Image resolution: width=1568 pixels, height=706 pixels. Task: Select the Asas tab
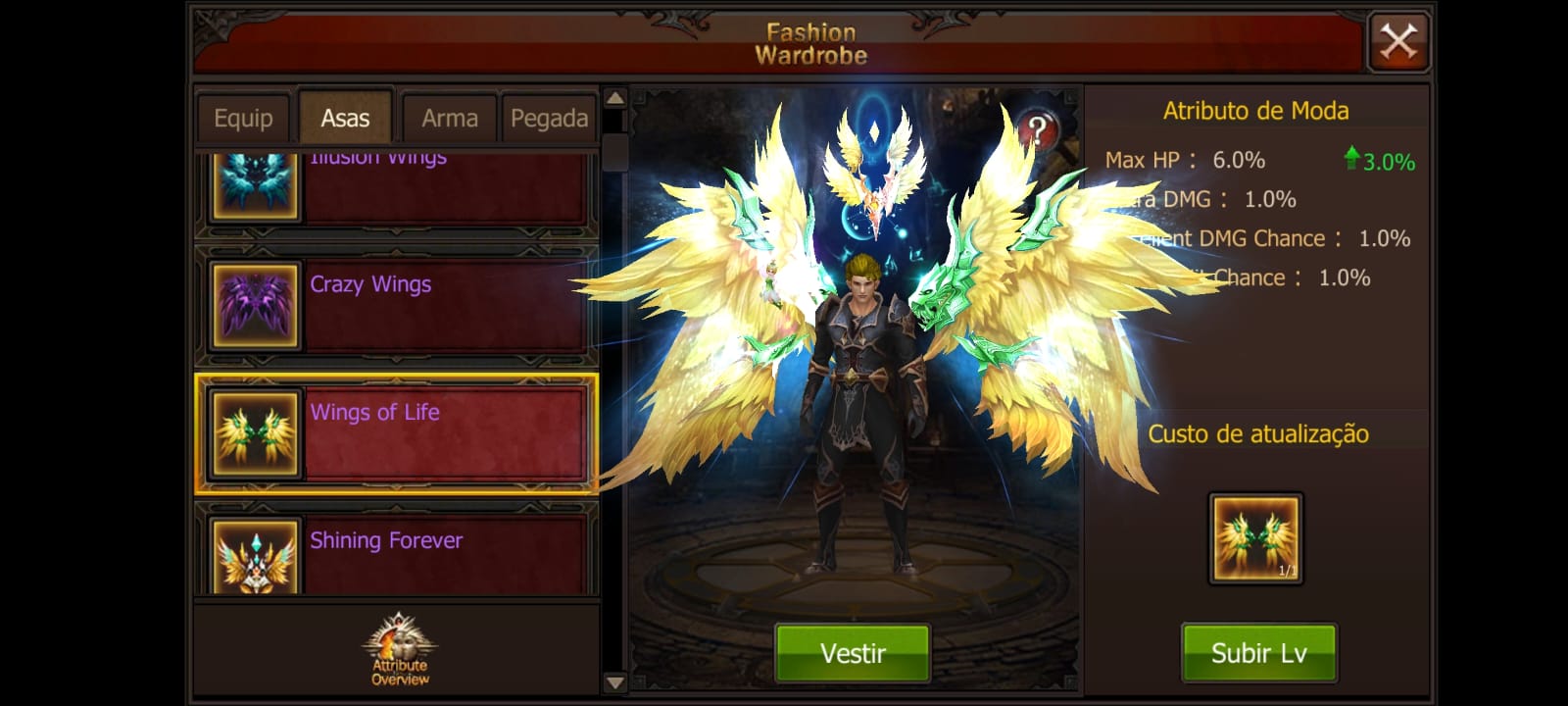[345, 119]
